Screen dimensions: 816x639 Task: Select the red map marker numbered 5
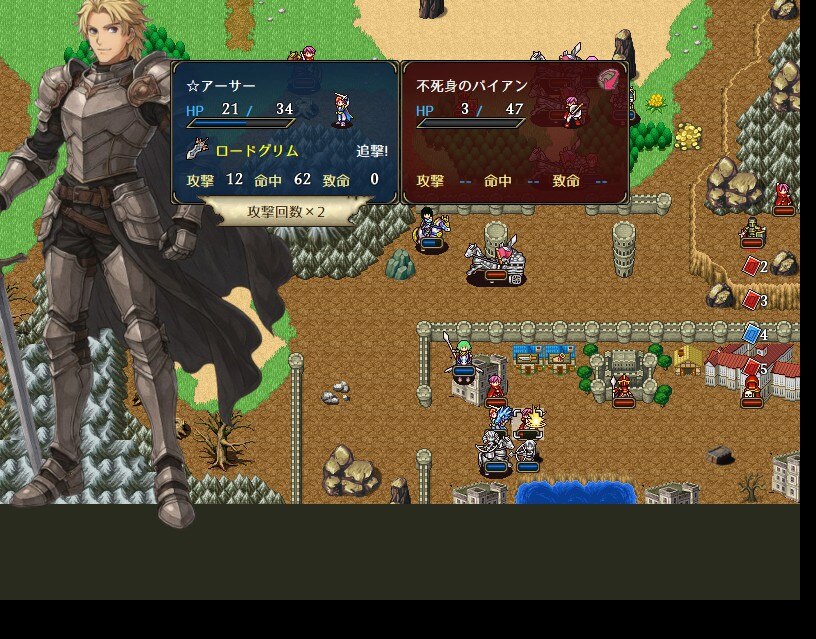click(x=753, y=368)
